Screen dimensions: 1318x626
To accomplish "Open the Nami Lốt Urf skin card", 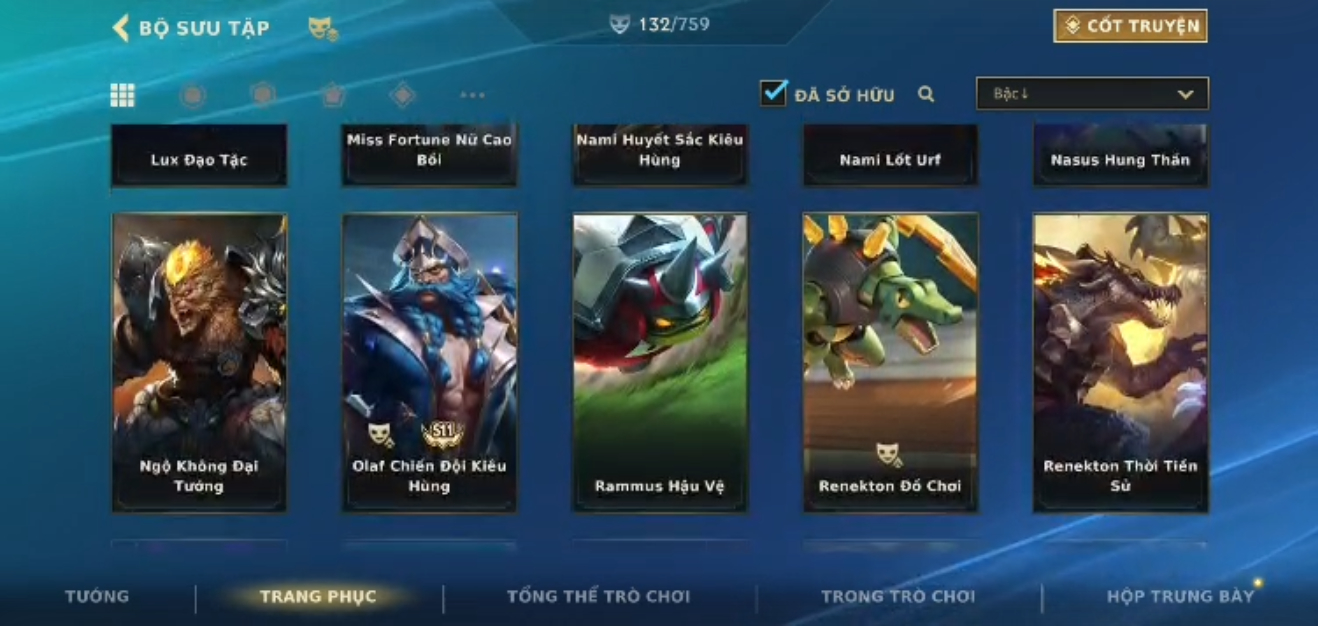I will (890, 157).
